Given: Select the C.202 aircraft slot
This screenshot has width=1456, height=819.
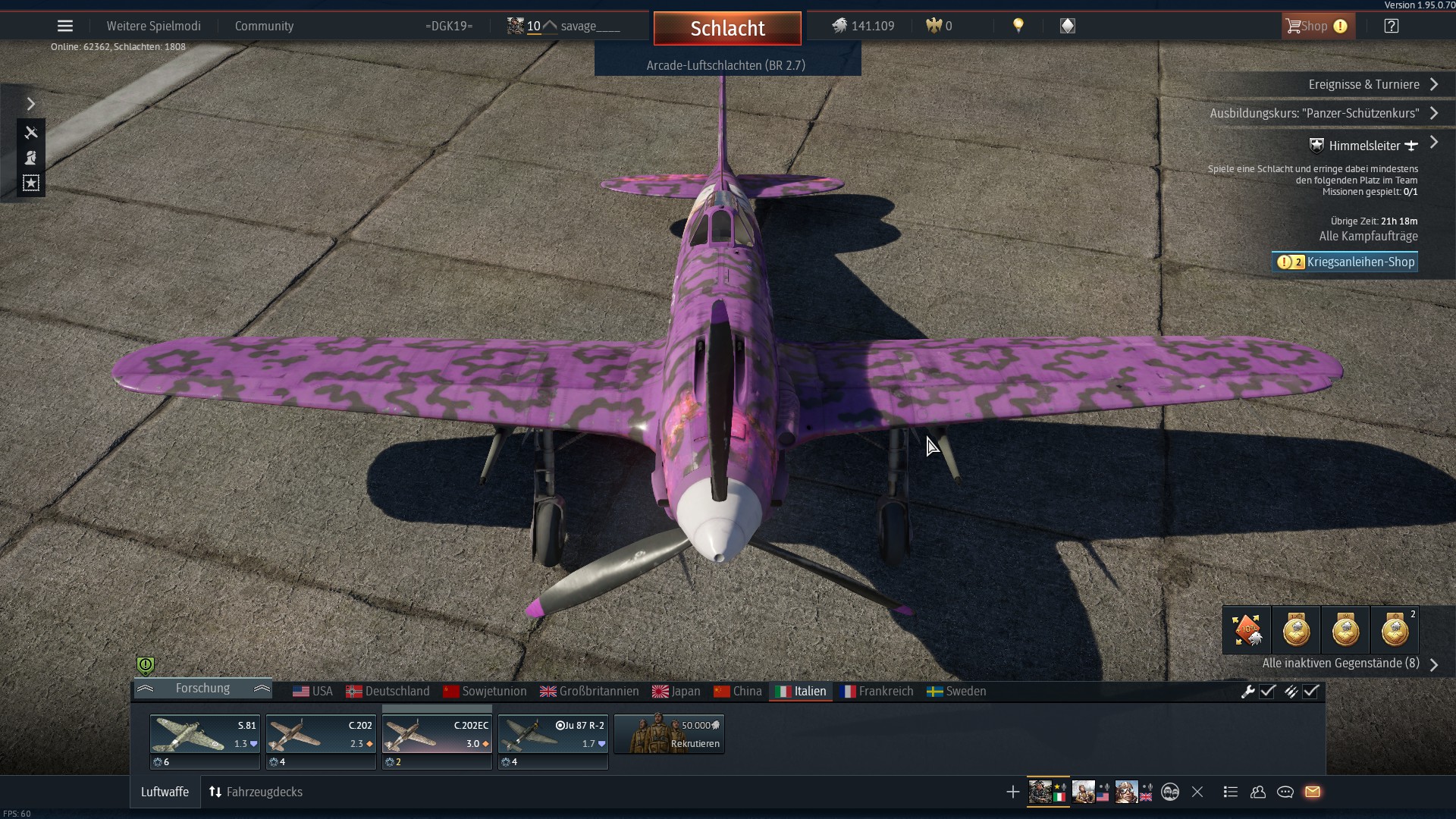Looking at the screenshot, I should [320, 734].
